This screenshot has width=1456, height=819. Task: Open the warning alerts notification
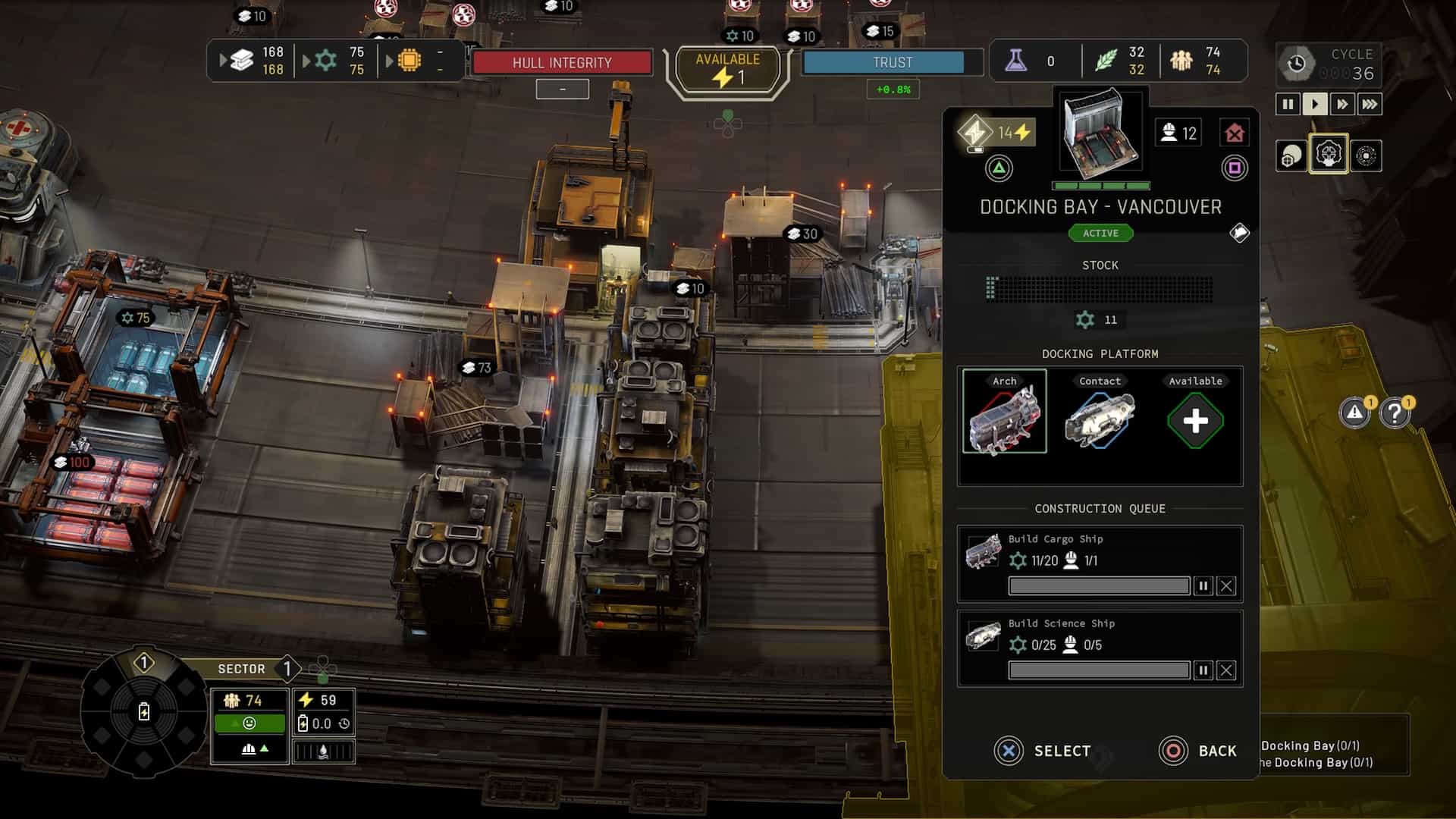point(1354,413)
